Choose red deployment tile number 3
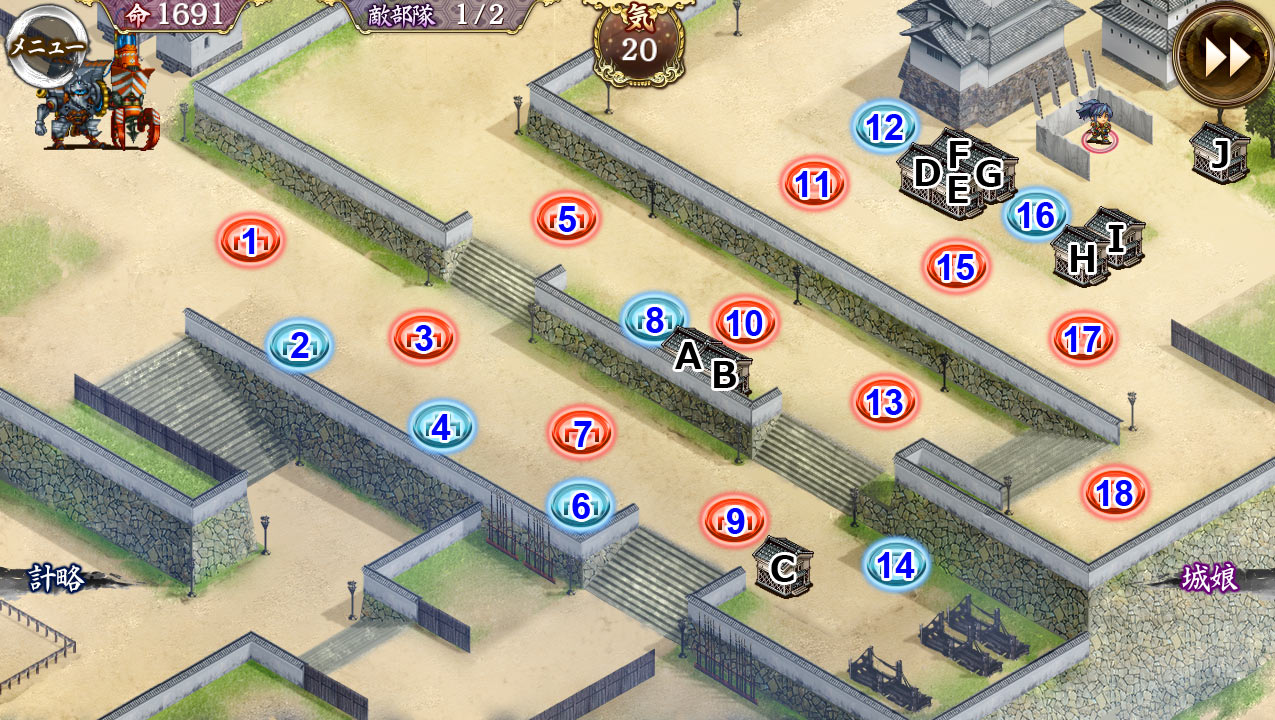Viewport: 1275px width, 720px height. pyautogui.click(x=423, y=338)
